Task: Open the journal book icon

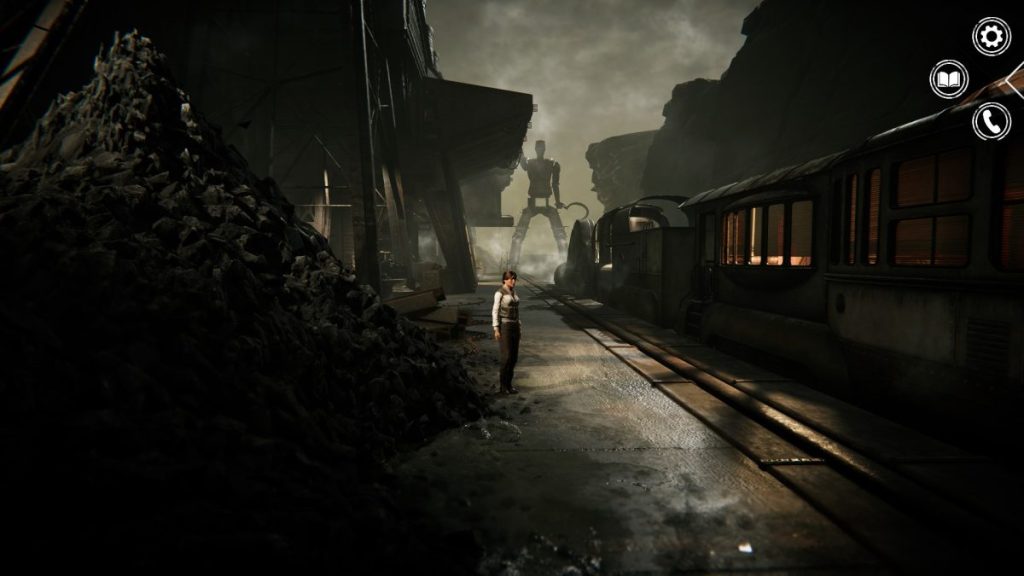Action: tap(949, 79)
